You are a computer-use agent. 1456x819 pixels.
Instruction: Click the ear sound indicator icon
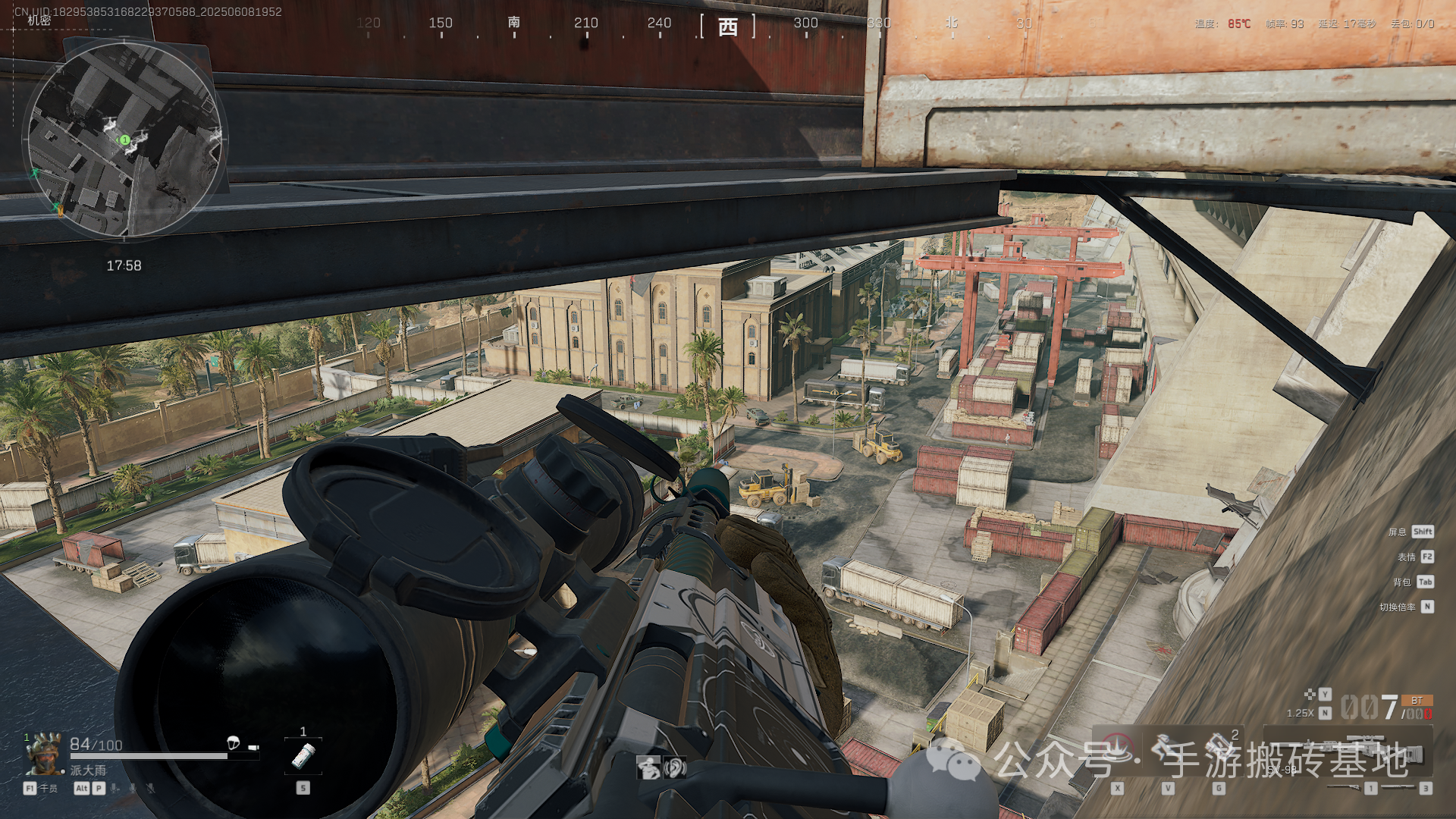(x=675, y=768)
